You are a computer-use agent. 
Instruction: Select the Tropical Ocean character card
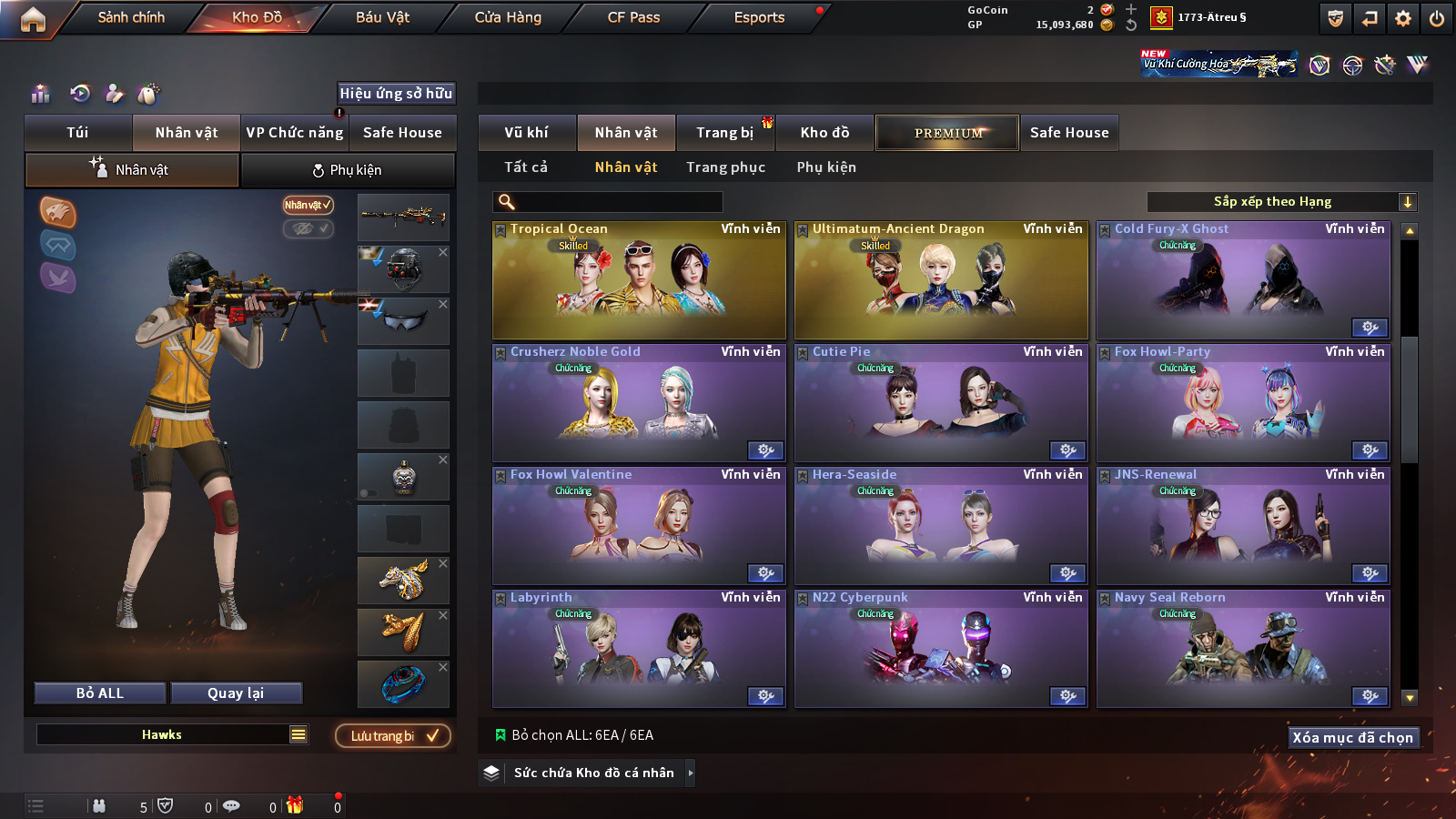(x=639, y=281)
